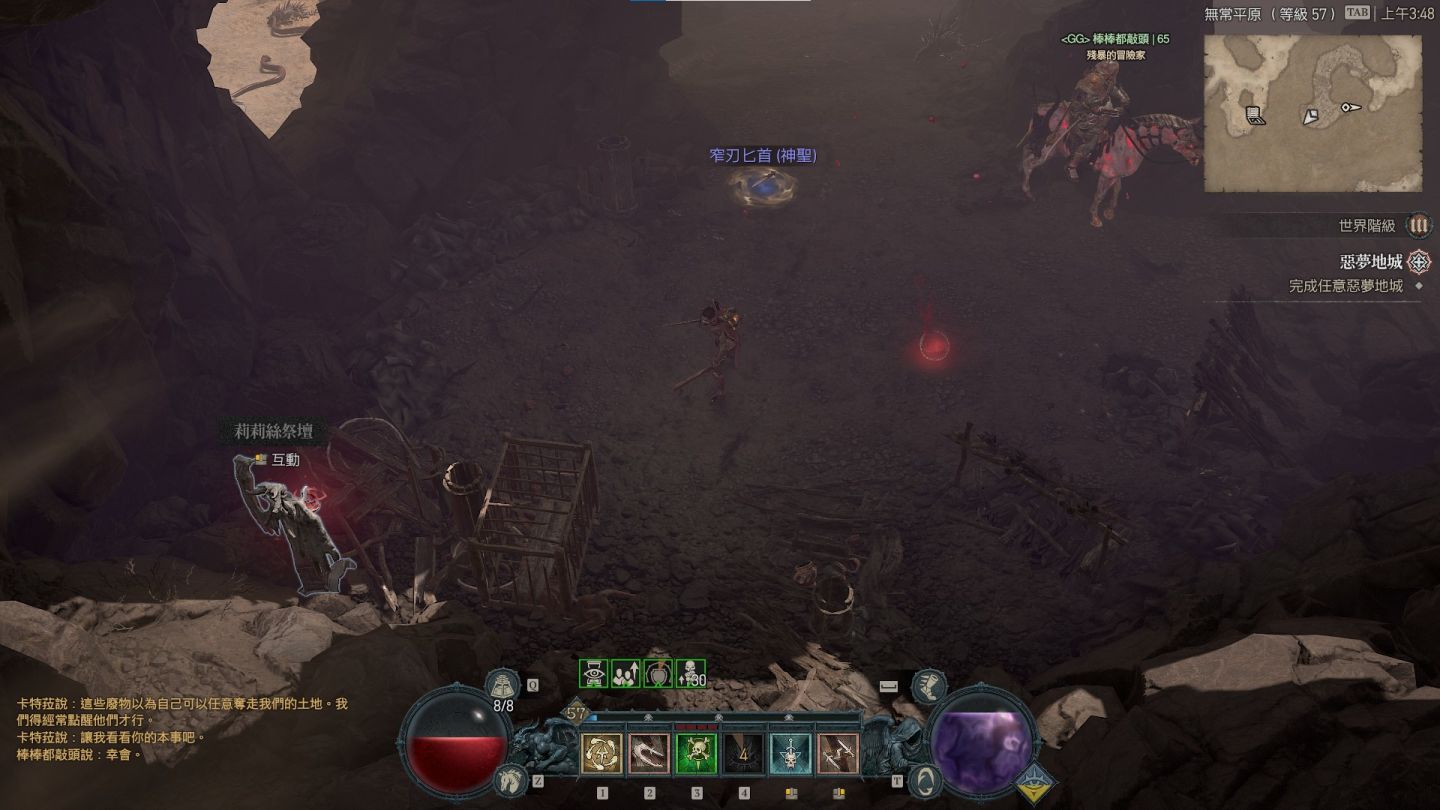This screenshot has height=810, width=1440.
Task: Click the evade boot icon
Action: [x=929, y=688]
